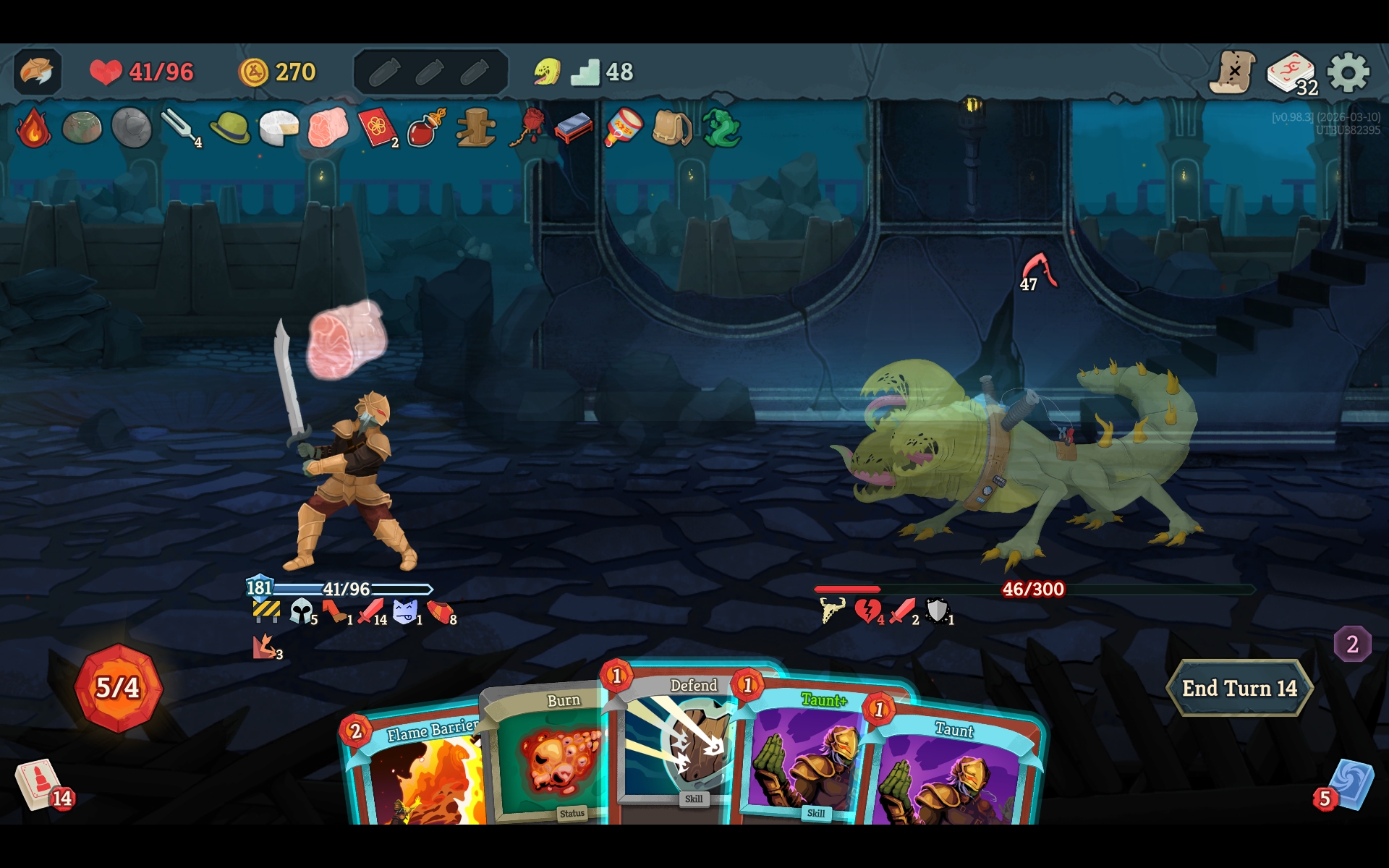Inspect the backpack relic
The image size is (1389, 868).
(671, 128)
